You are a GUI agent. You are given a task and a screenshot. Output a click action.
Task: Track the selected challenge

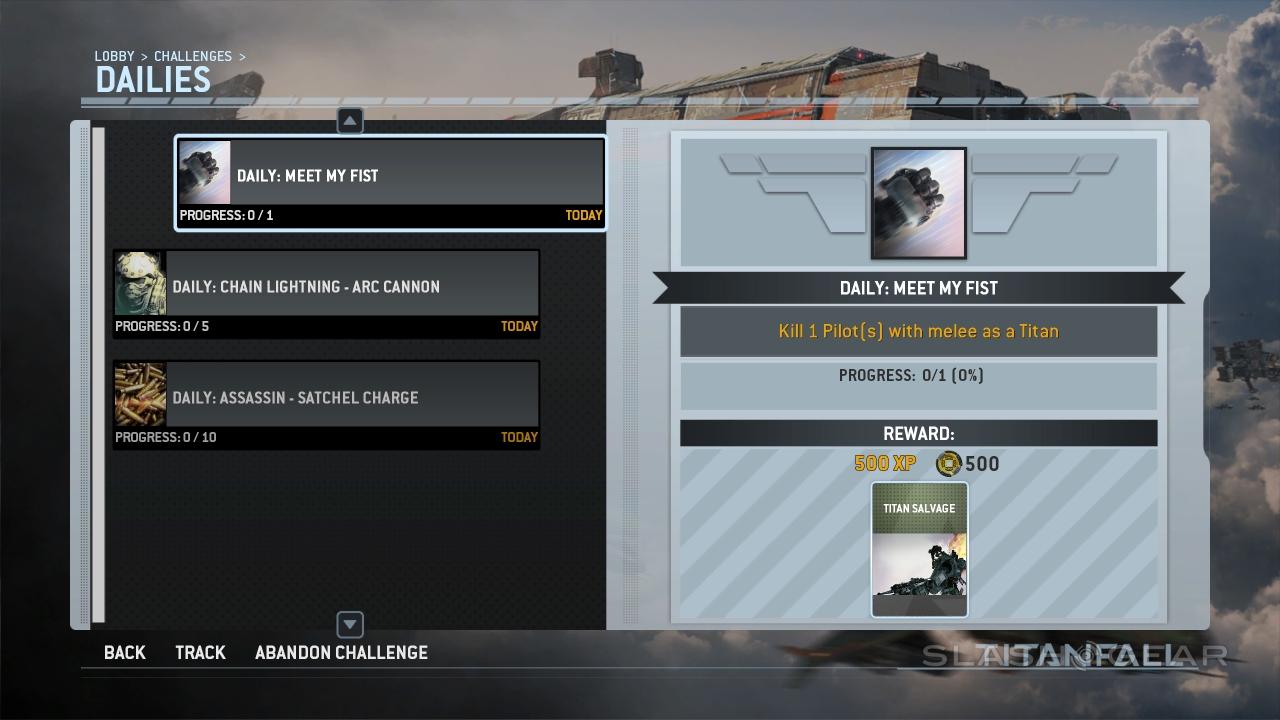[x=200, y=653]
